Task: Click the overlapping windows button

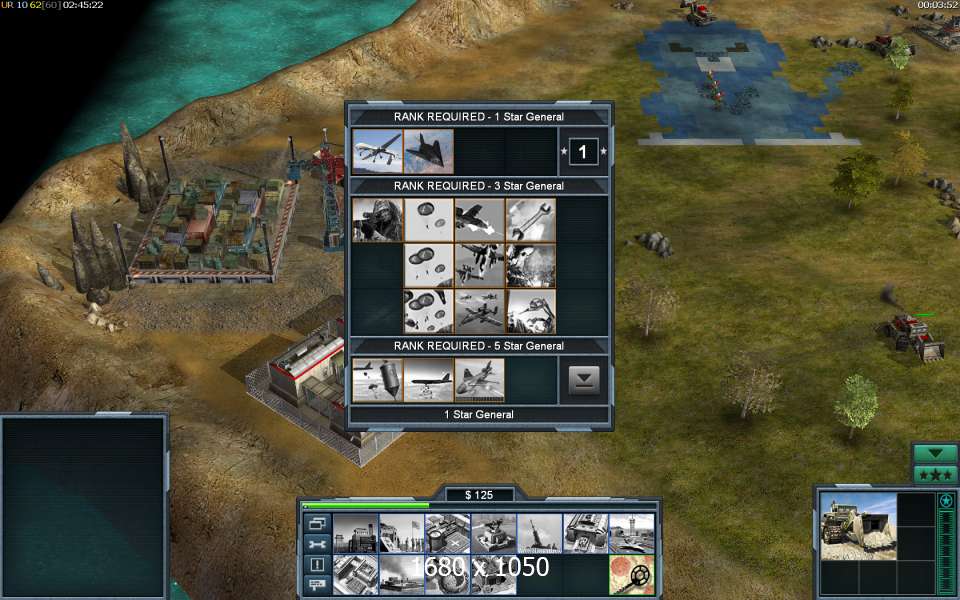Action: (317, 523)
